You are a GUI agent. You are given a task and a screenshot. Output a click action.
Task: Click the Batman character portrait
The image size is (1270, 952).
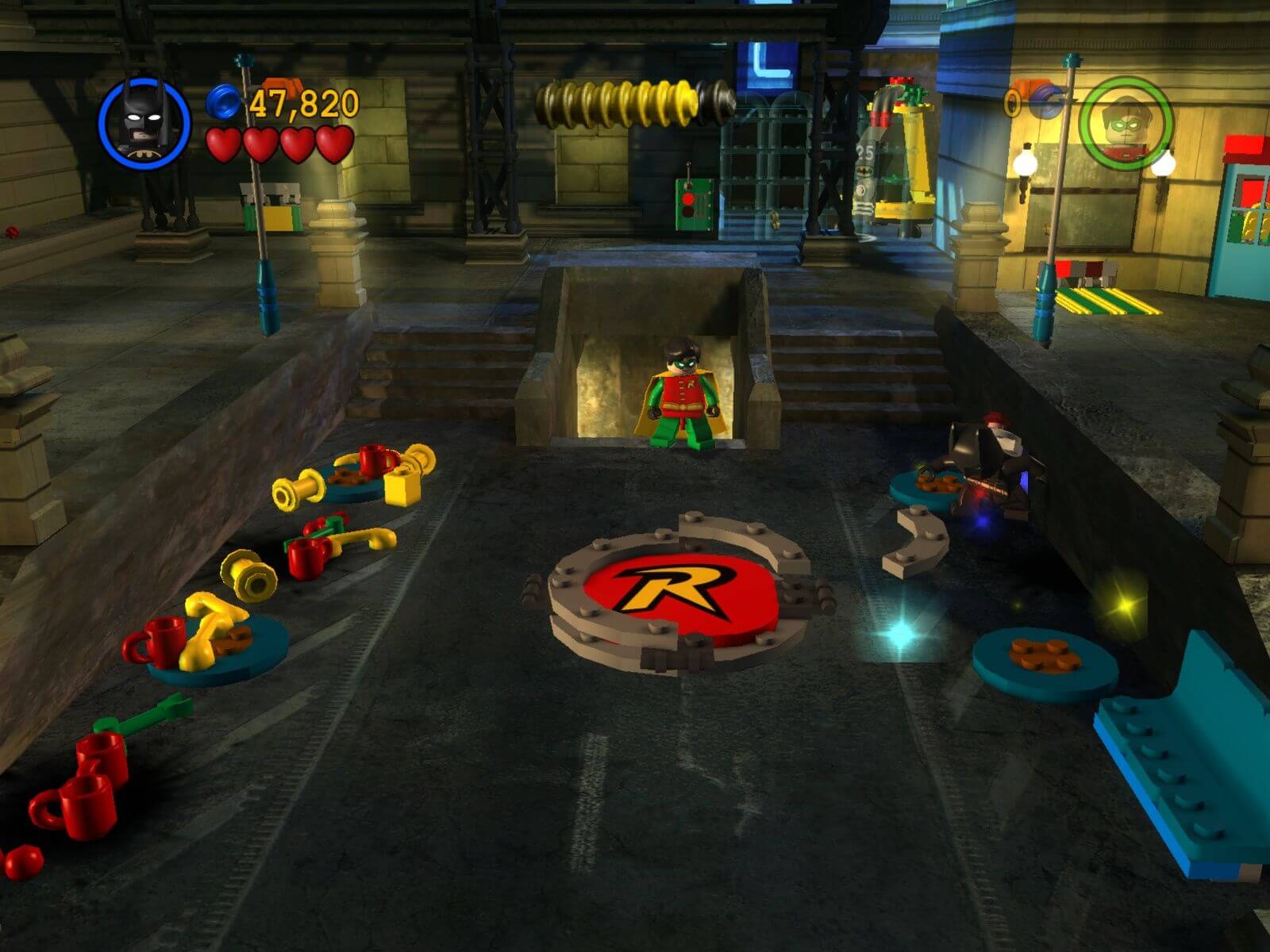click(x=144, y=123)
